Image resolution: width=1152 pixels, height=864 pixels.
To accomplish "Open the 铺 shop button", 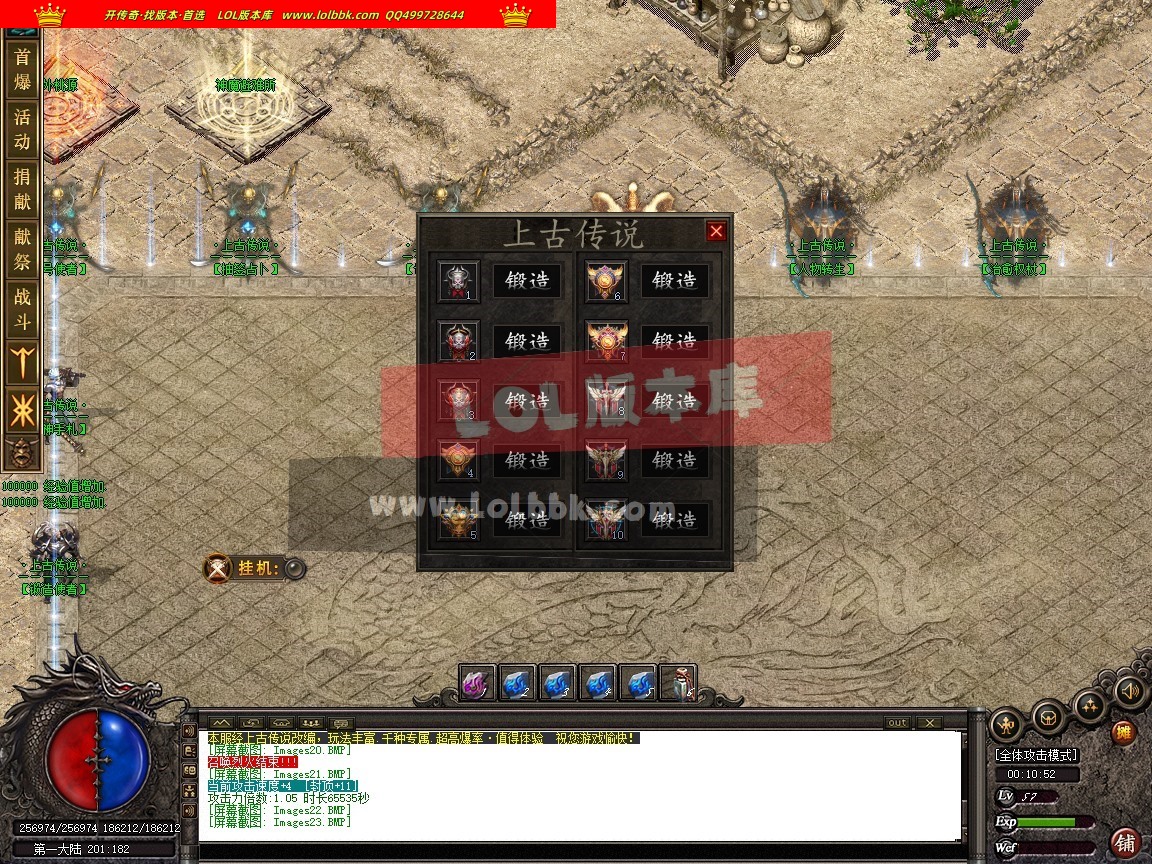I will (1126, 842).
